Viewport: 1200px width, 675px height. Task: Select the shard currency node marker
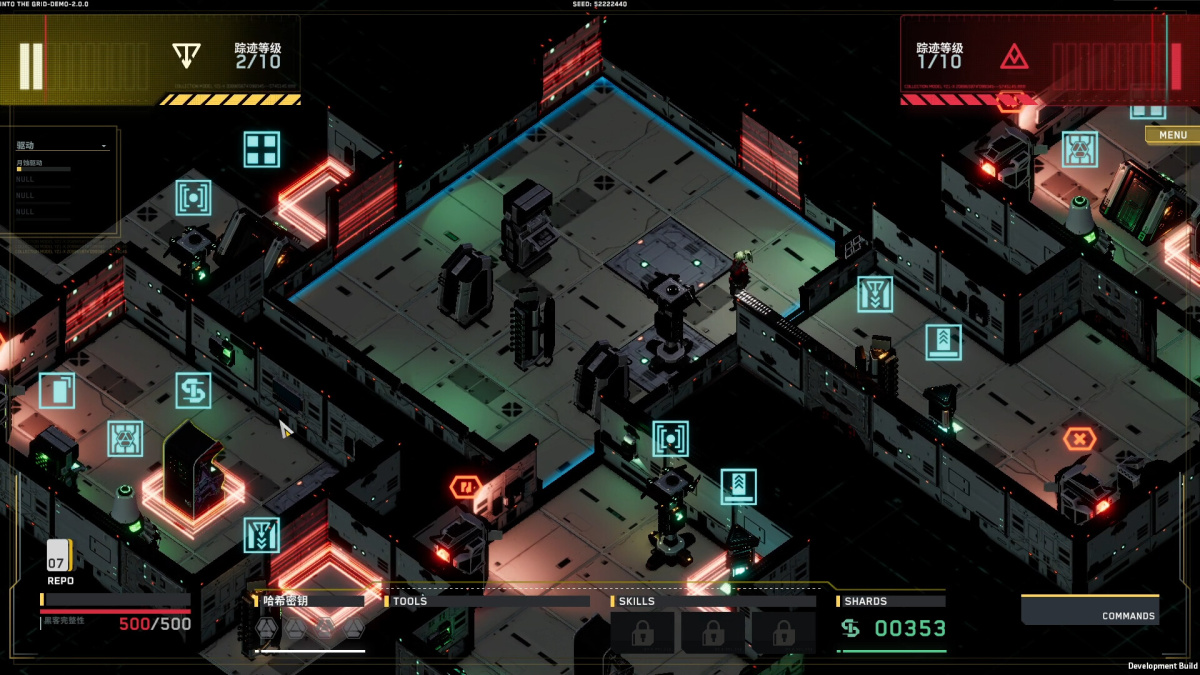(x=193, y=391)
